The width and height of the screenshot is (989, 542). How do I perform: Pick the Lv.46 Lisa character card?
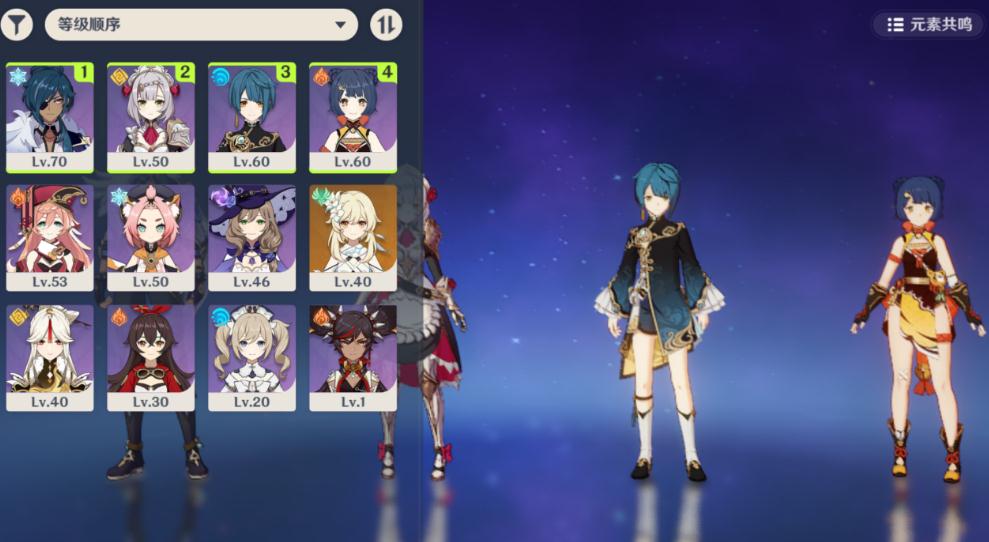[x=252, y=237]
